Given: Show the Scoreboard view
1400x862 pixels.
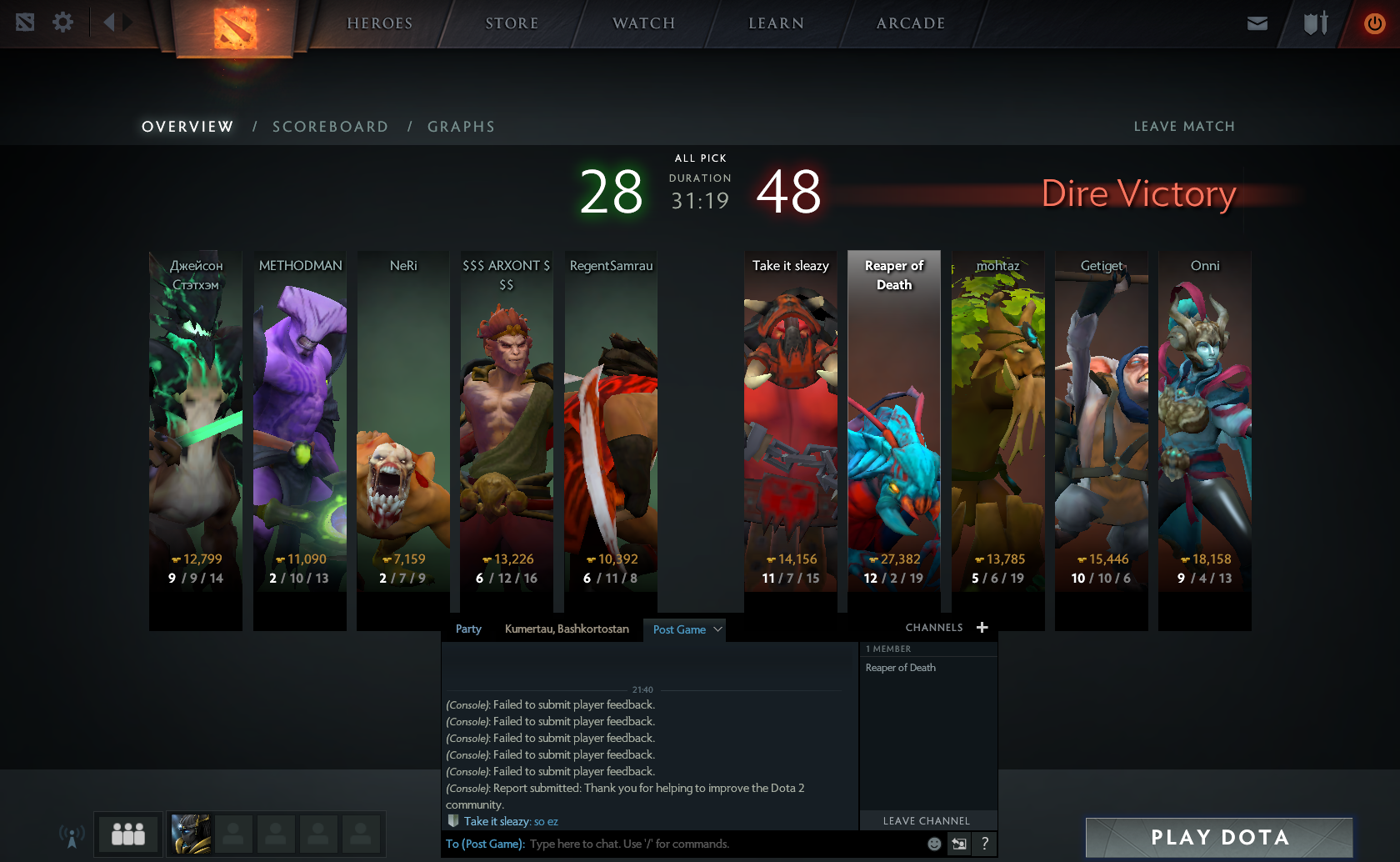Looking at the screenshot, I should pos(330,127).
